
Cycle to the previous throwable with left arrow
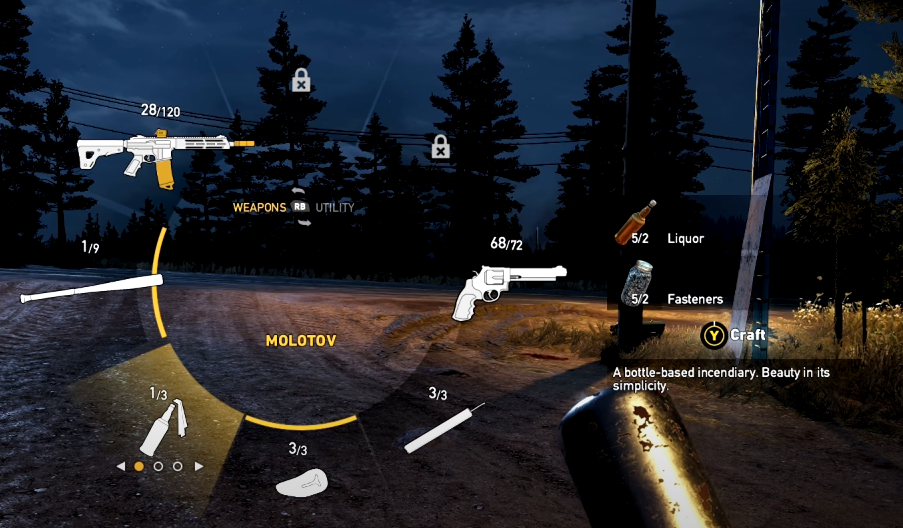(121, 466)
